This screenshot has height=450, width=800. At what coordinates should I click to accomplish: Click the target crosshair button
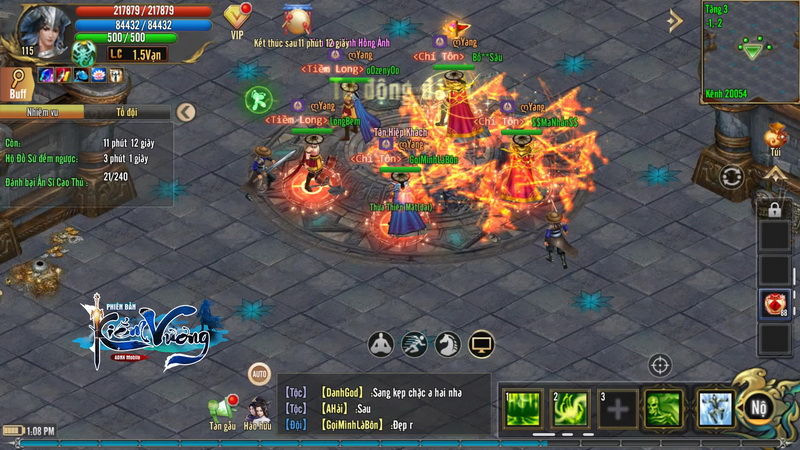click(660, 365)
